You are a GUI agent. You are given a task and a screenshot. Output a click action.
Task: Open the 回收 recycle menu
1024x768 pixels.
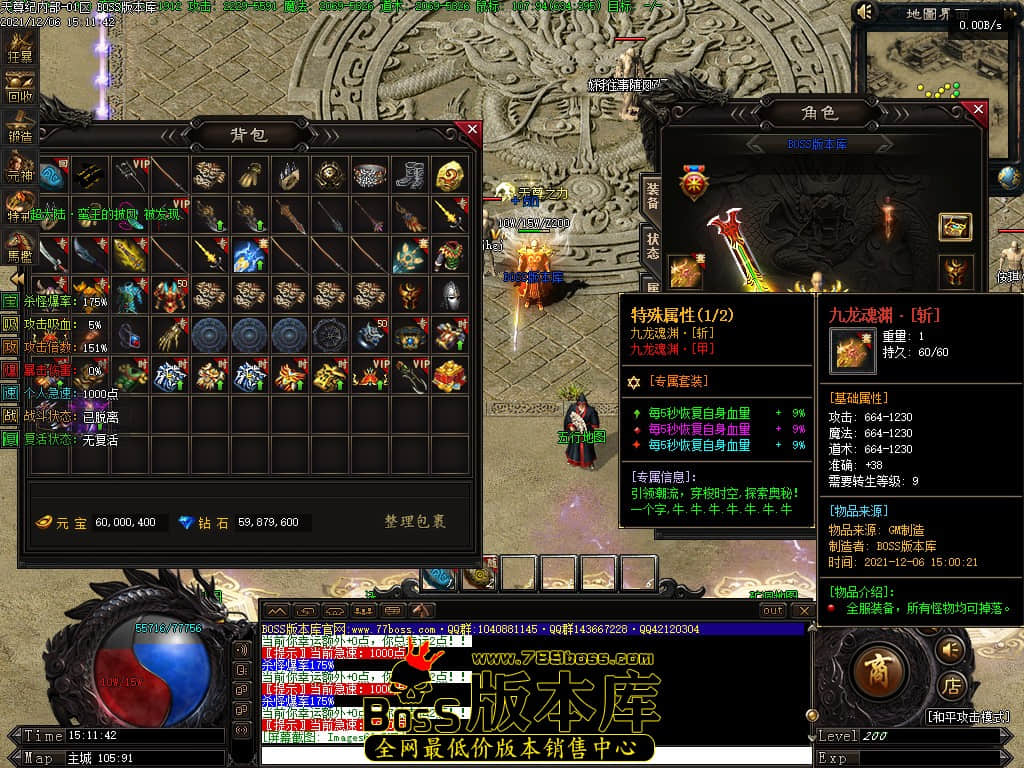click(x=19, y=87)
